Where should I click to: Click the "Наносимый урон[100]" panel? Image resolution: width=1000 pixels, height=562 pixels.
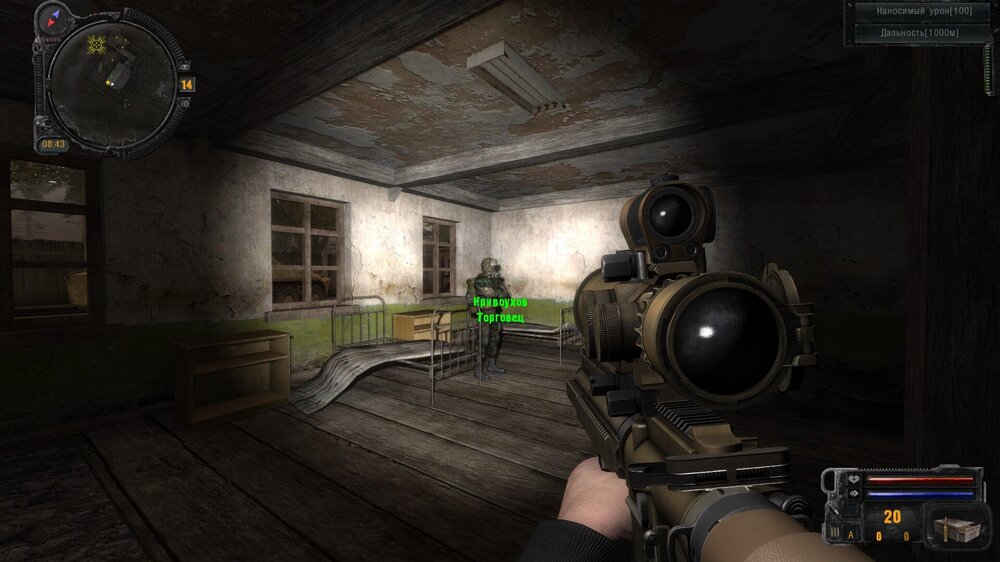tap(922, 11)
